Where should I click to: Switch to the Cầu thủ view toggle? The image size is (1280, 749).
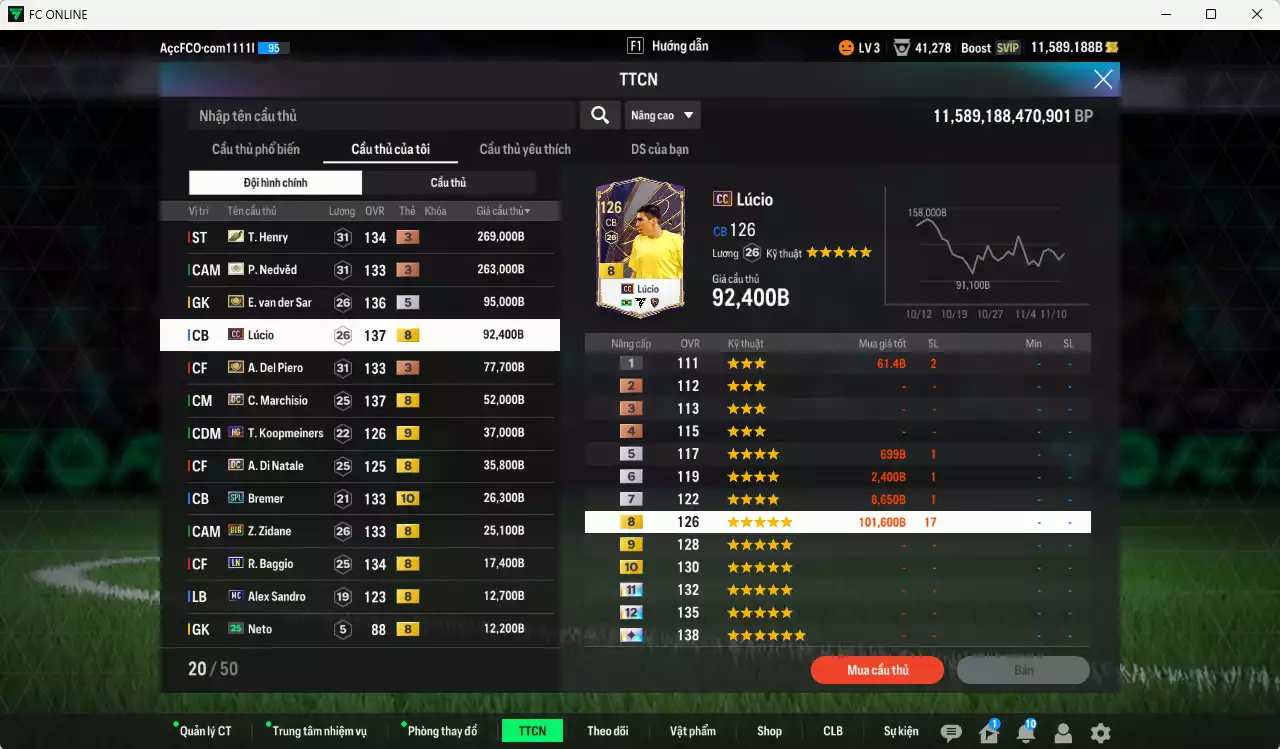(448, 182)
